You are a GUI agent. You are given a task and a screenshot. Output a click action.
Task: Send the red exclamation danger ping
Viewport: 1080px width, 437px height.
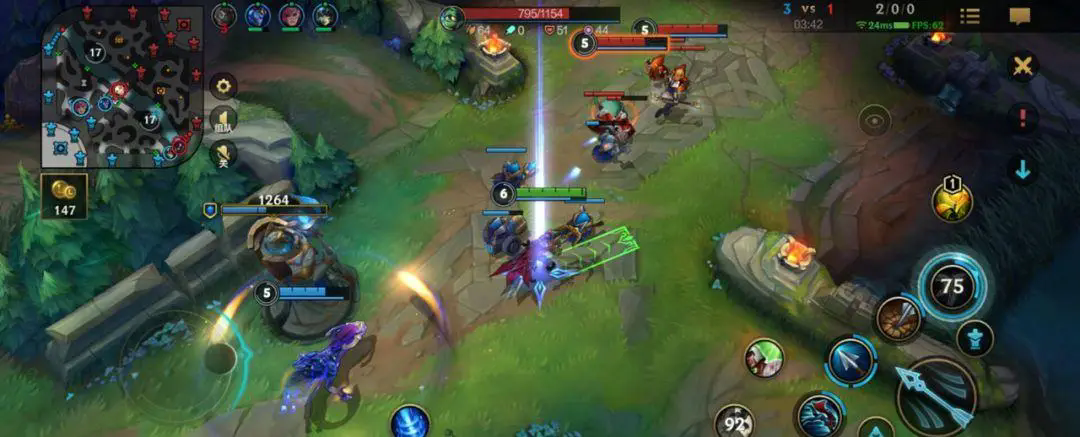pyautogui.click(x=1022, y=119)
